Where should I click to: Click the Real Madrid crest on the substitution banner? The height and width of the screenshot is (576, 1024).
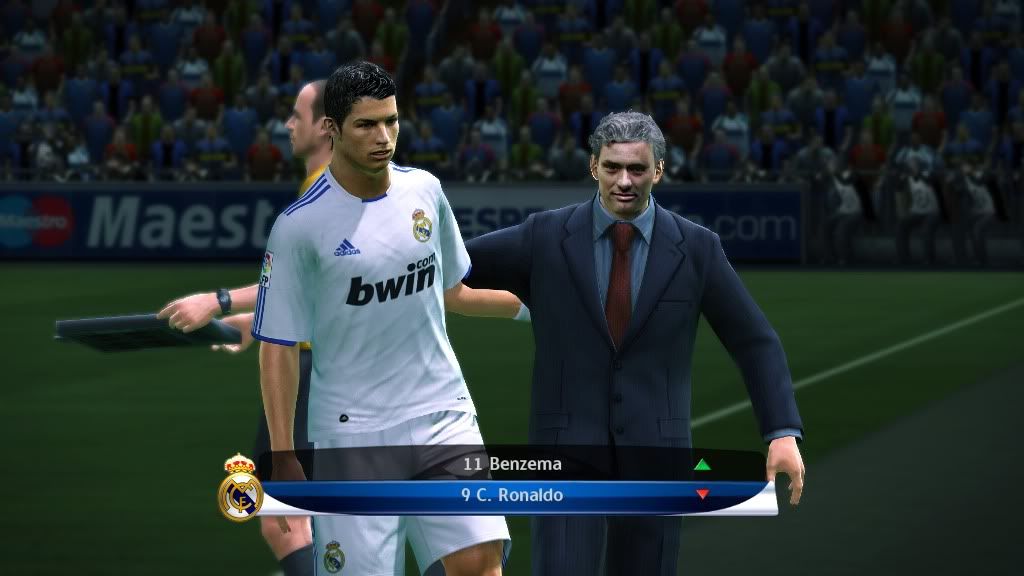[x=240, y=489]
